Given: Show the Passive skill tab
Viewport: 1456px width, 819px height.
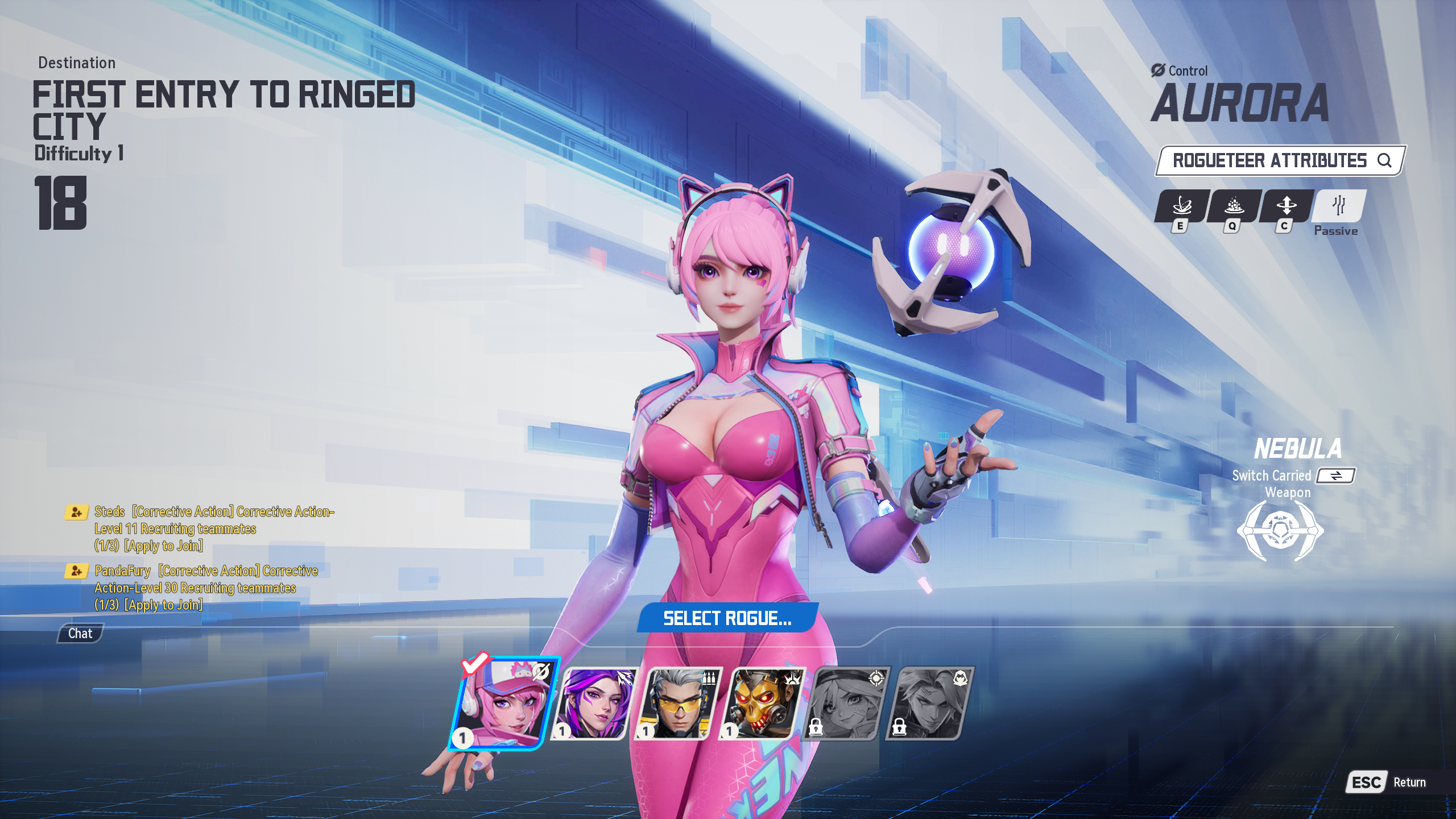Looking at the screenshot, I should pyautogui.click(x=1338, y=206).
